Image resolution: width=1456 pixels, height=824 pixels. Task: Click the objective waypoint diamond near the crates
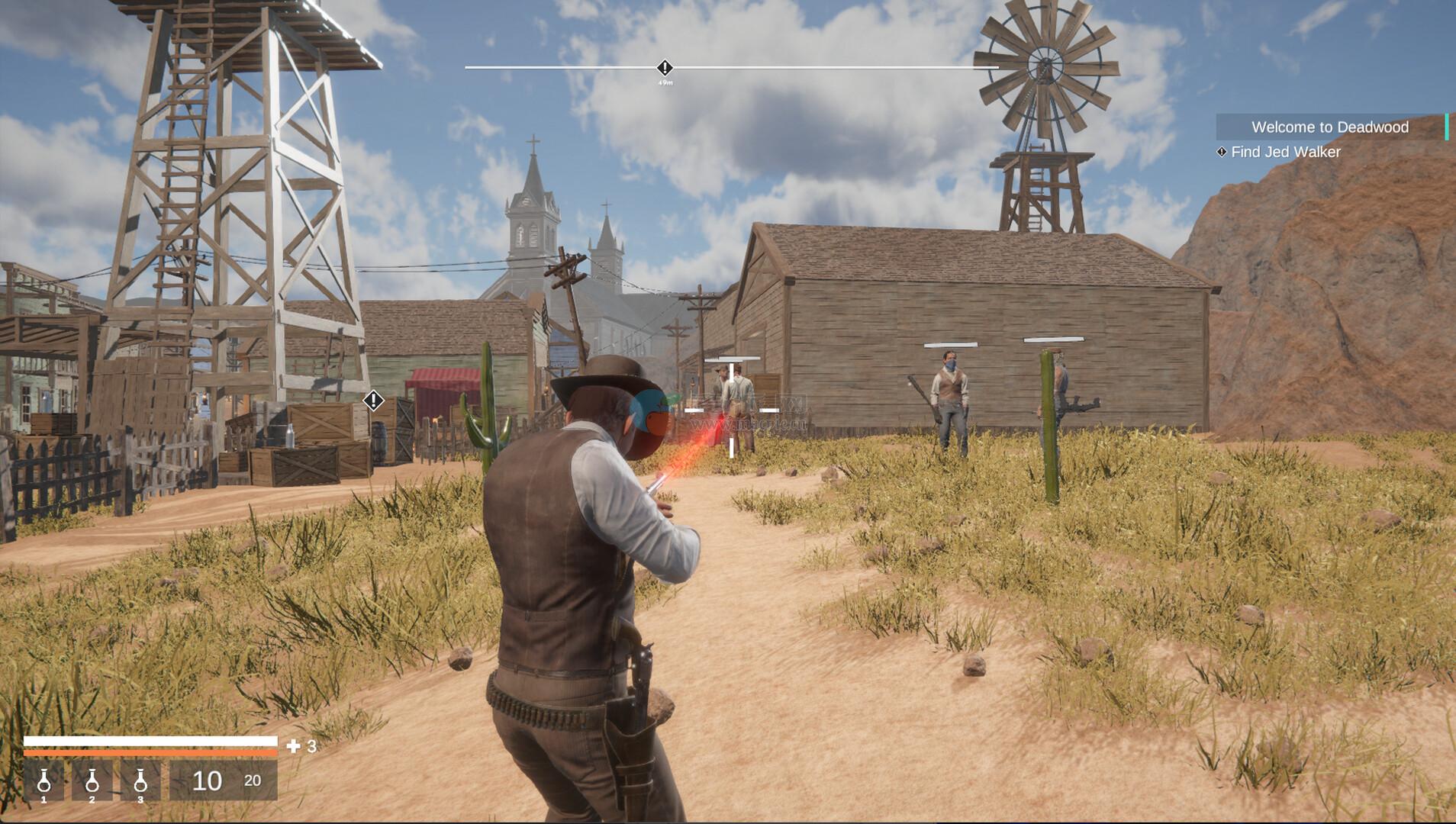[x=373, y=400]
